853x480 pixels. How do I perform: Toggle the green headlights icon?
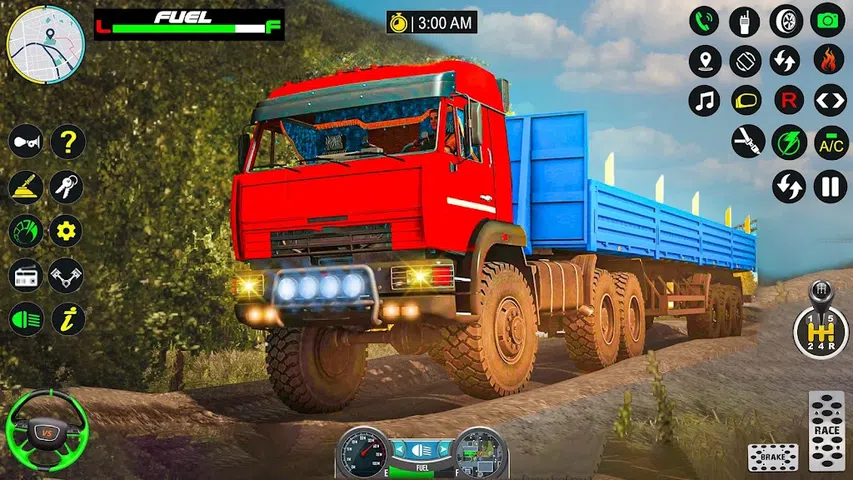pyautogui.click(x=26, y=319)
